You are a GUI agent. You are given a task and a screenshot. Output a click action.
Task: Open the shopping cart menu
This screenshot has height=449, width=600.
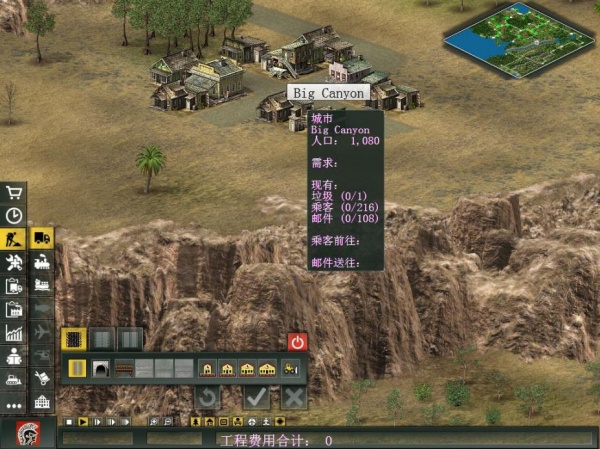pyautogui.click(x=14, y=192)
